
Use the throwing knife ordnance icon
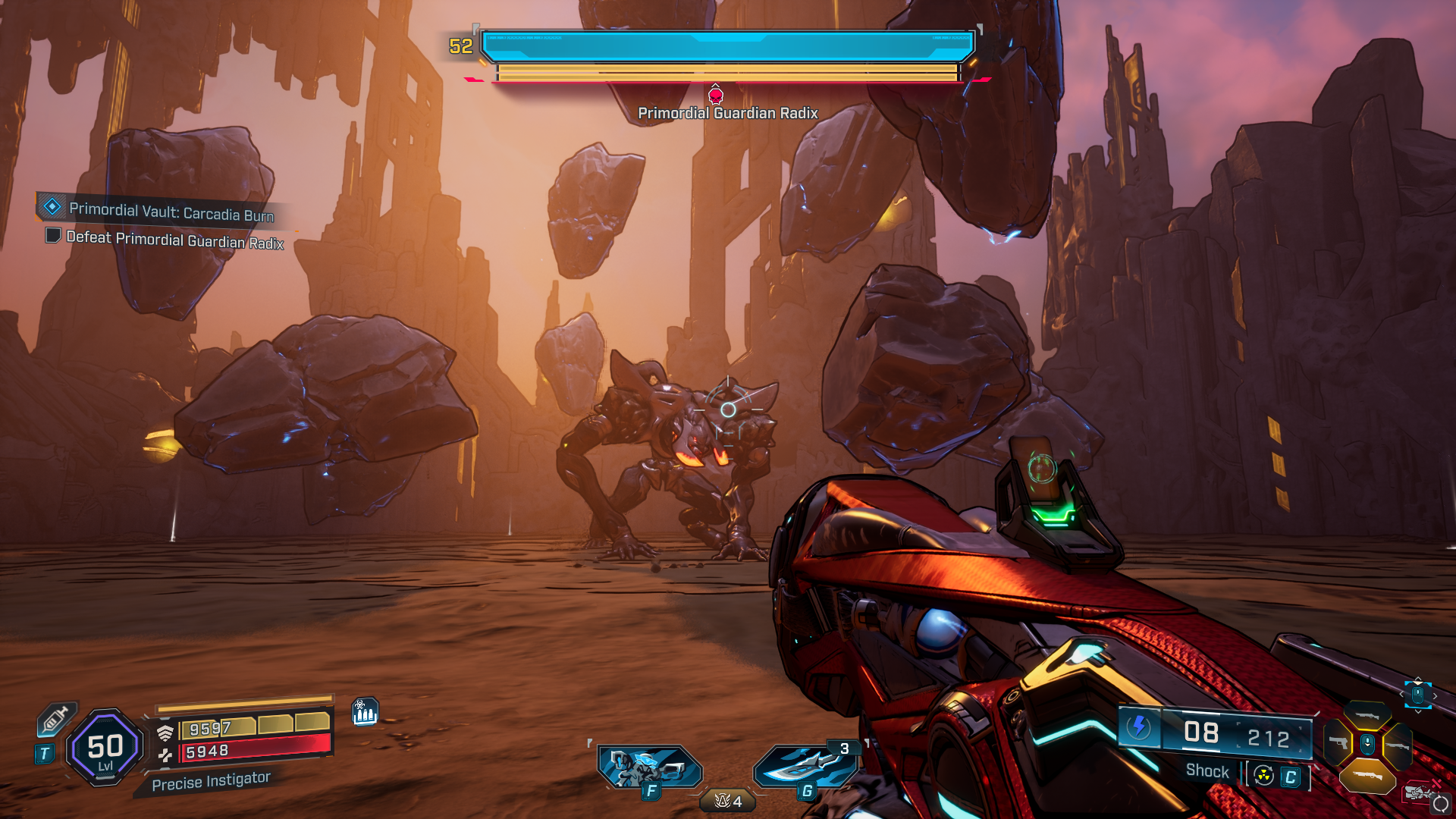[x=805, y=766]
